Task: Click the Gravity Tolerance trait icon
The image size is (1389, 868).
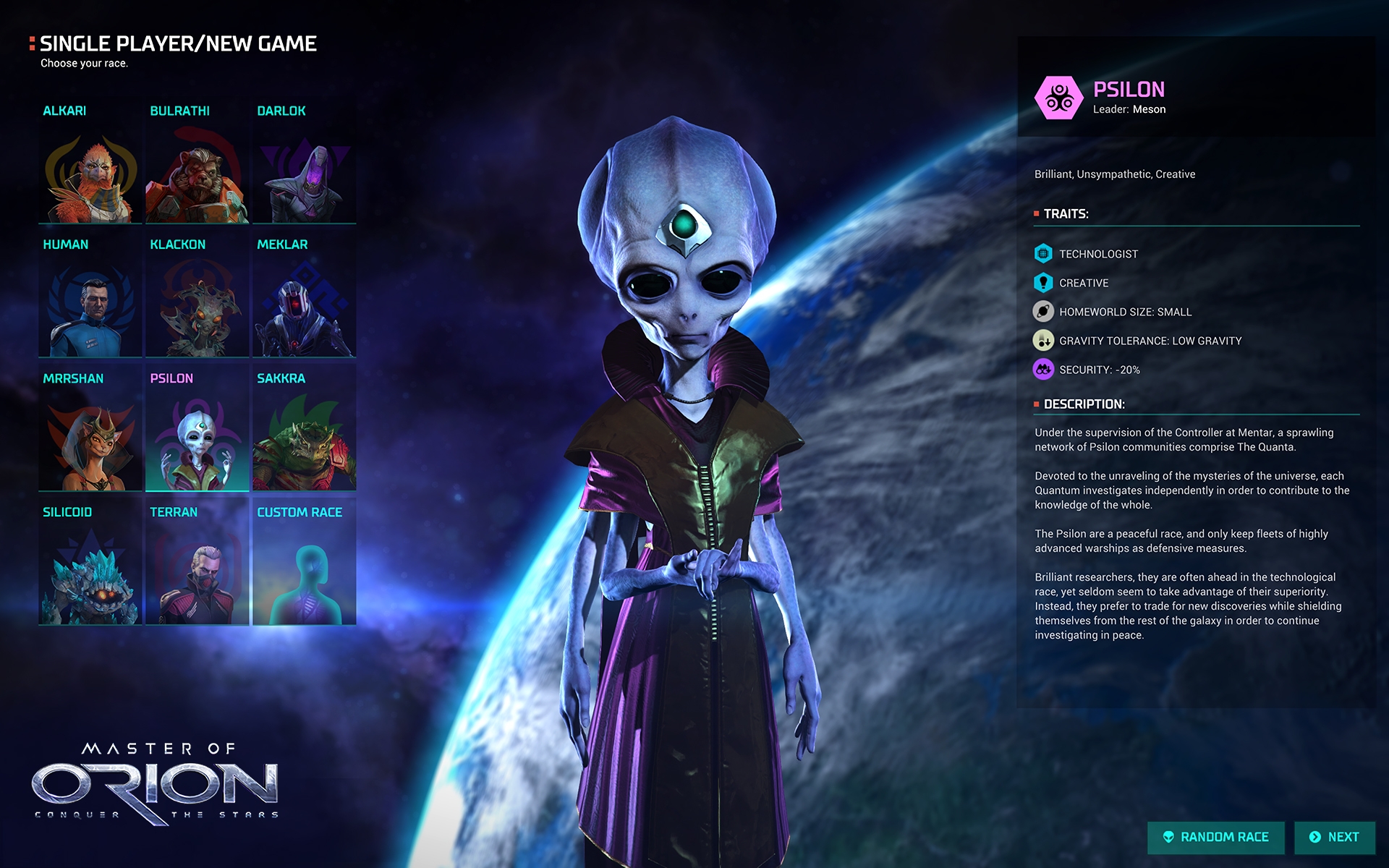Action: [x=1042, y=340]
